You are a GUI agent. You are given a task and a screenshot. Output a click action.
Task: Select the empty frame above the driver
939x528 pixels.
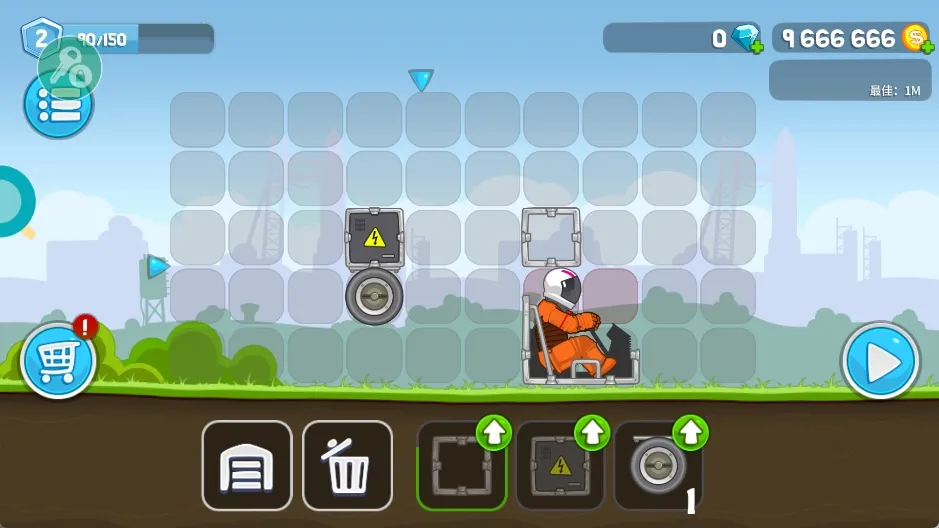tap(551, 237)
